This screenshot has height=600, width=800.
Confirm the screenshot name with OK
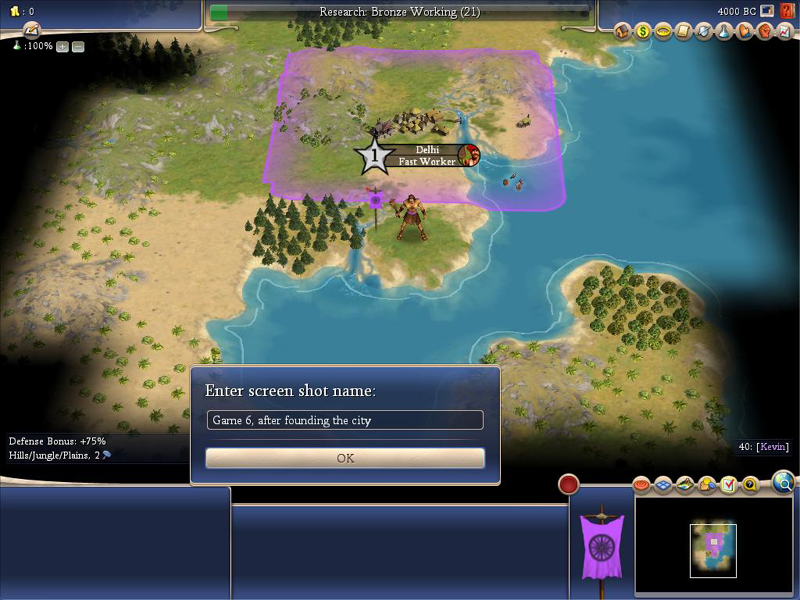345,458
